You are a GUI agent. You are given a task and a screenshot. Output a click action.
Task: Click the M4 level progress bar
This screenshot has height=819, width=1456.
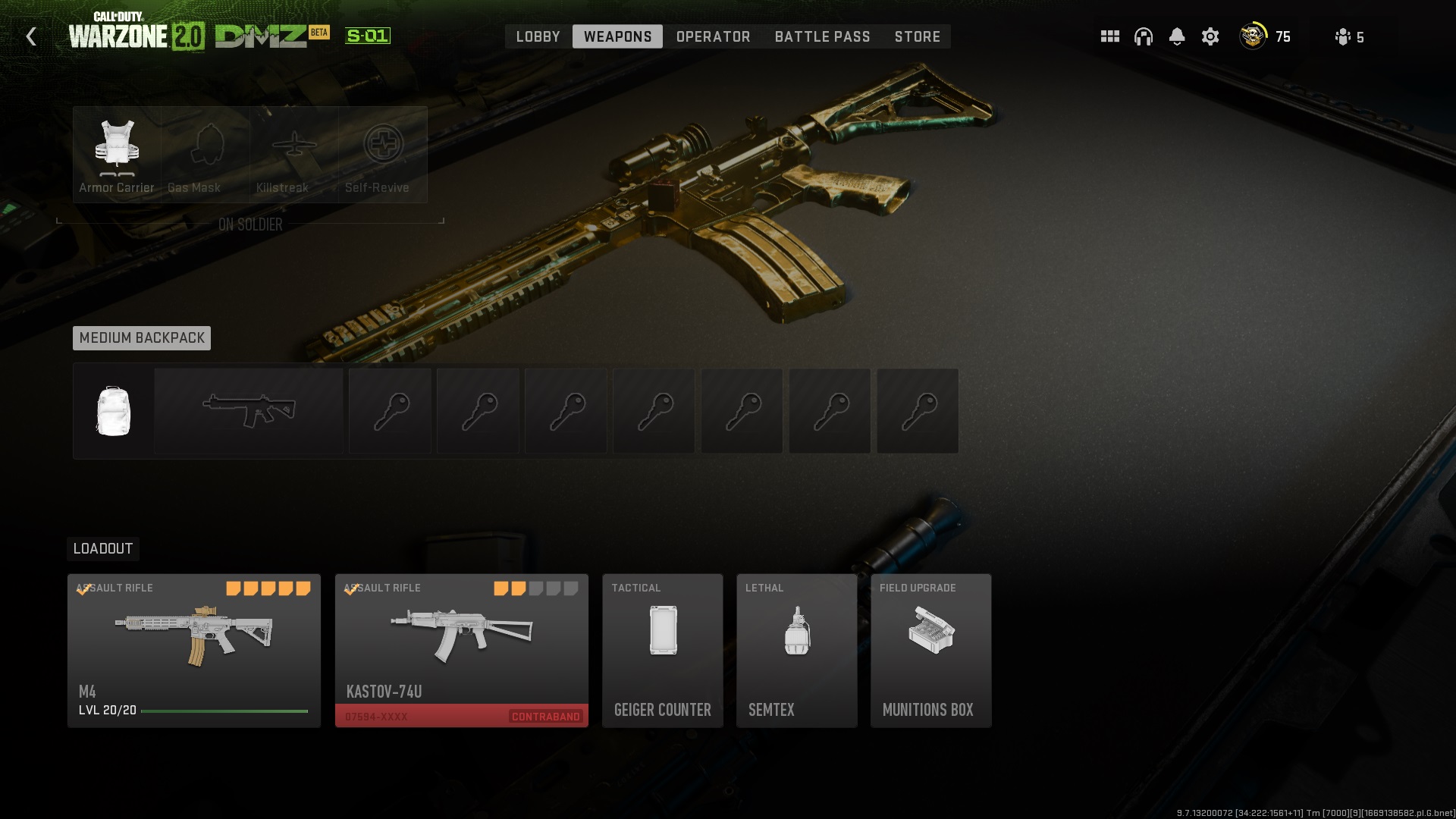224,712
